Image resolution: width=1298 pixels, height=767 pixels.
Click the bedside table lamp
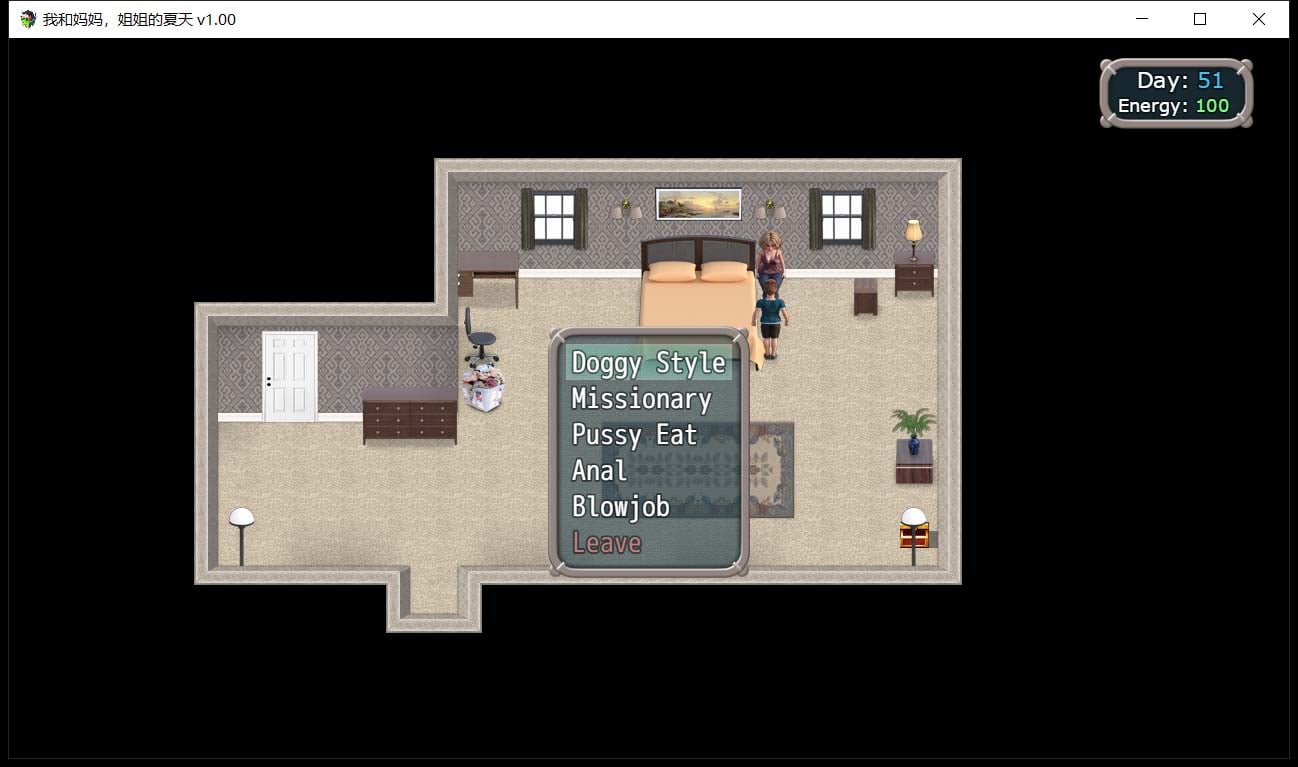(915, 230)
